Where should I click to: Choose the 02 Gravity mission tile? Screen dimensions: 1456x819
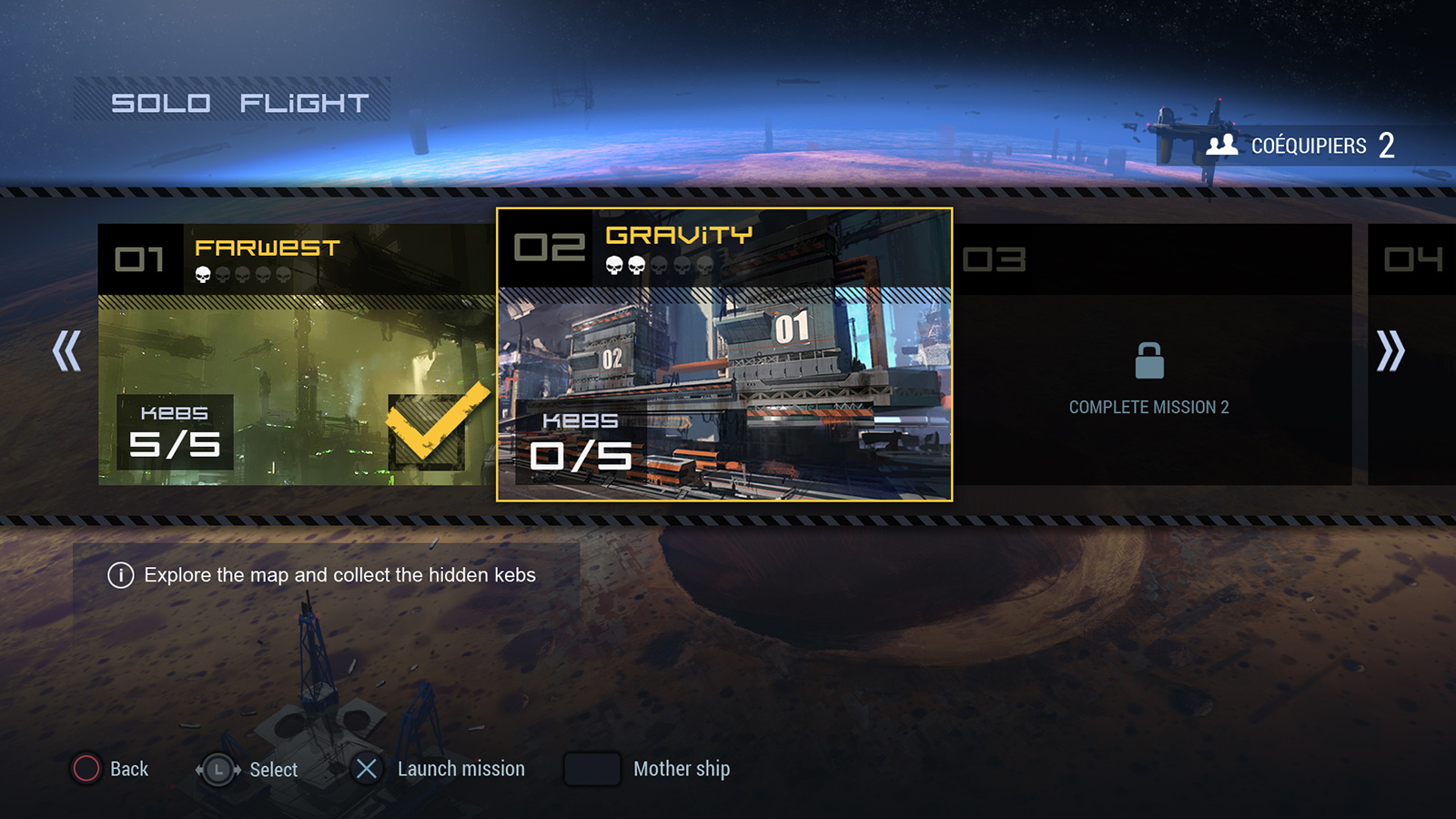click(724, 355)
